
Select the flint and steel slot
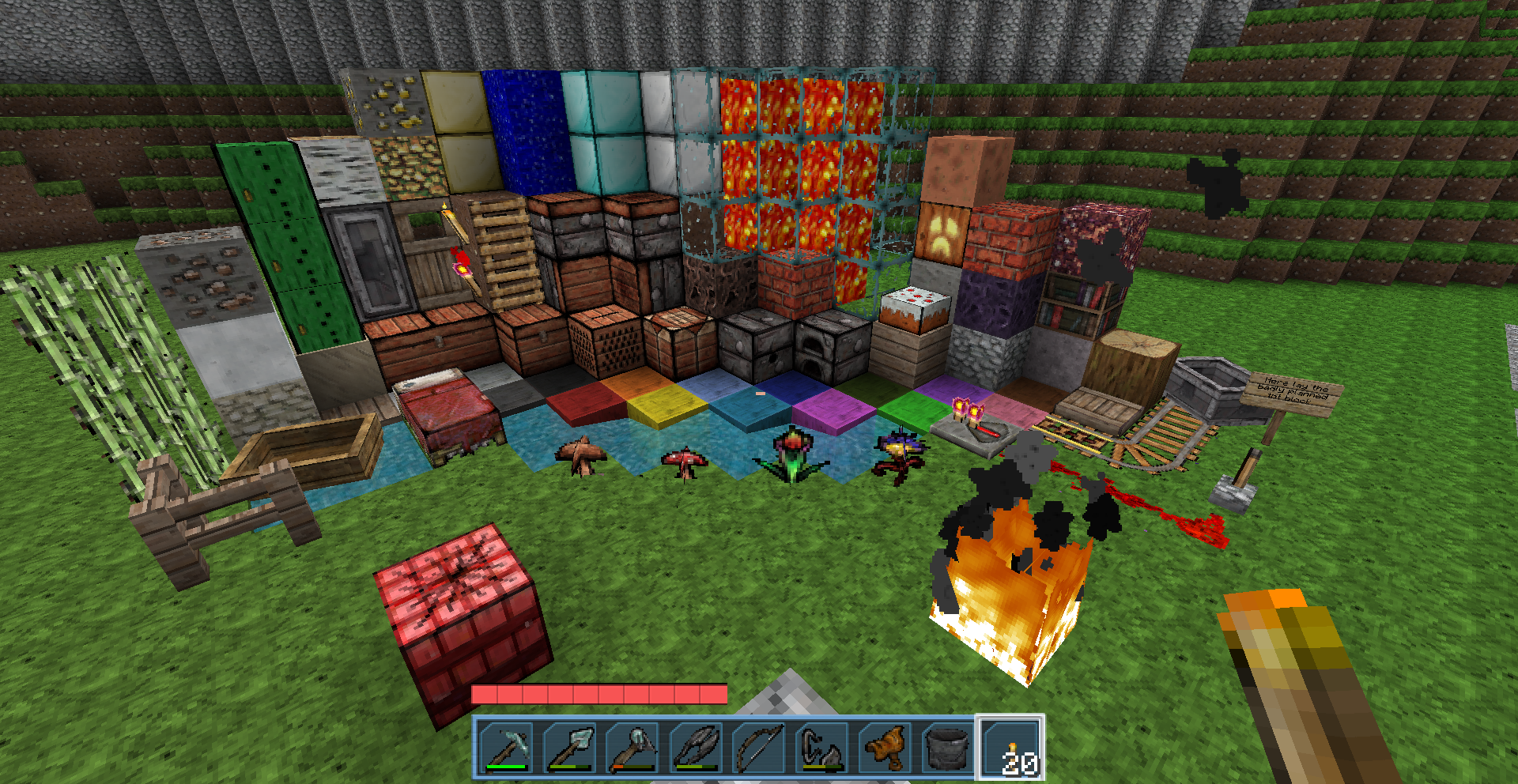click(821, 747)
